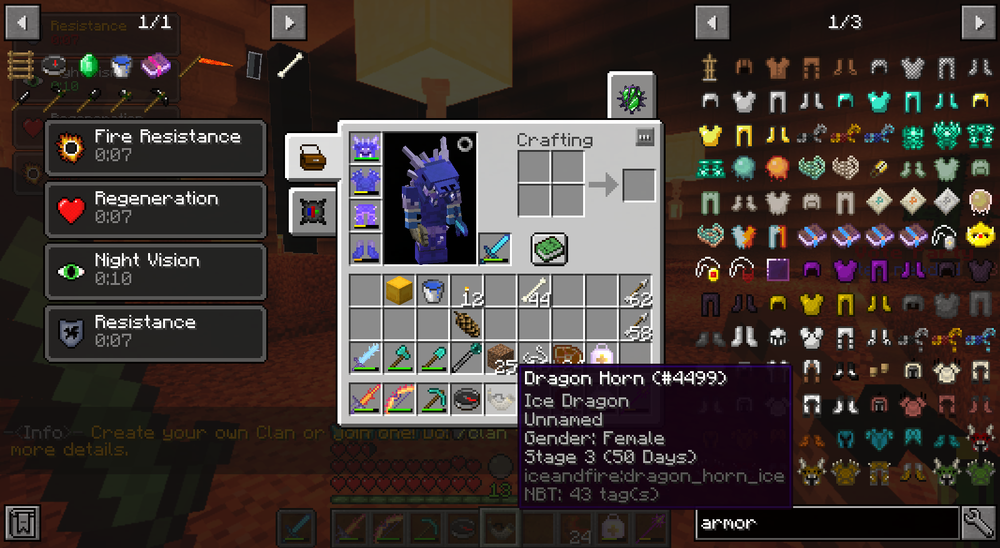Pick up the pinecone item
The width and height of the screenshot is (1000, 548).
(x=467, y=324)
